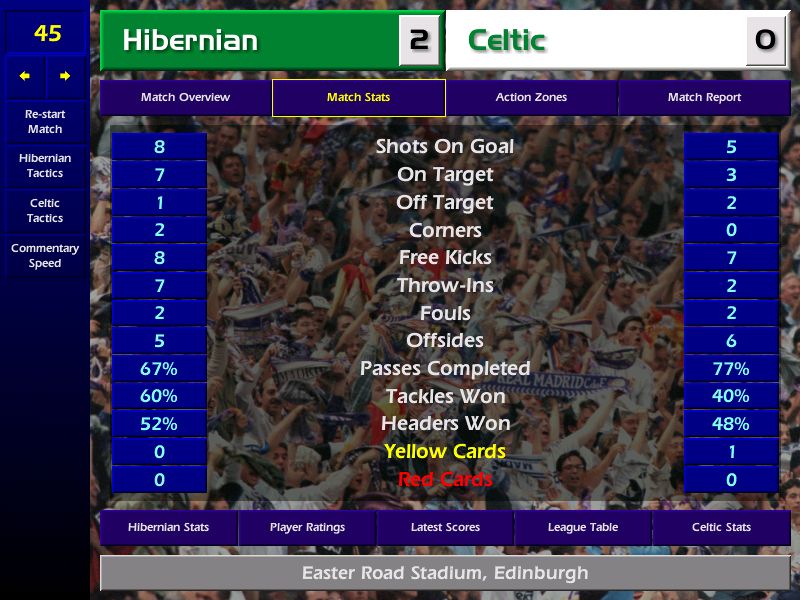Open Hibernian Tactics
Viewport: 800px width, 600px height.
point(45,166)
